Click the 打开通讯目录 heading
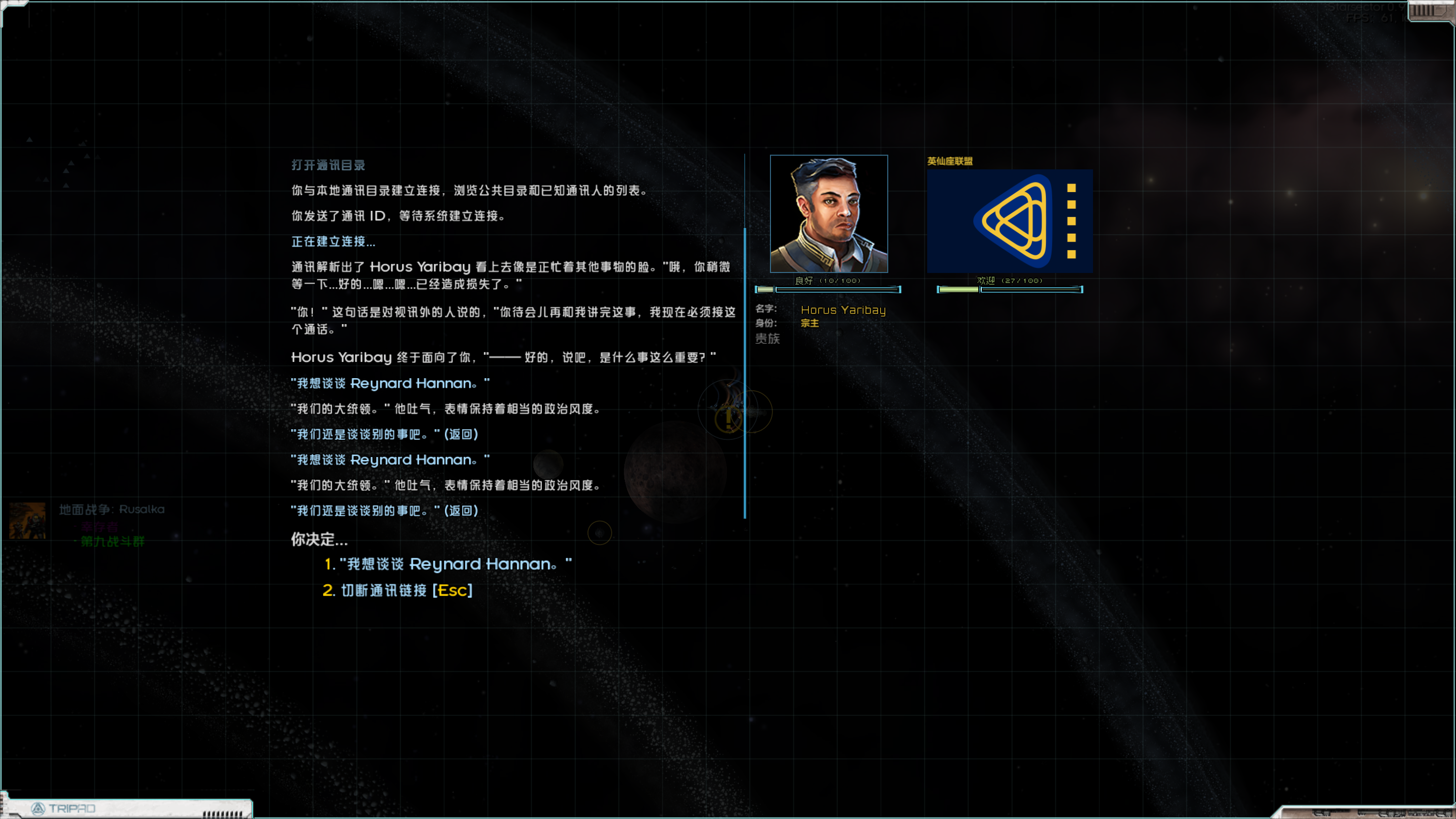 point(327,164)
